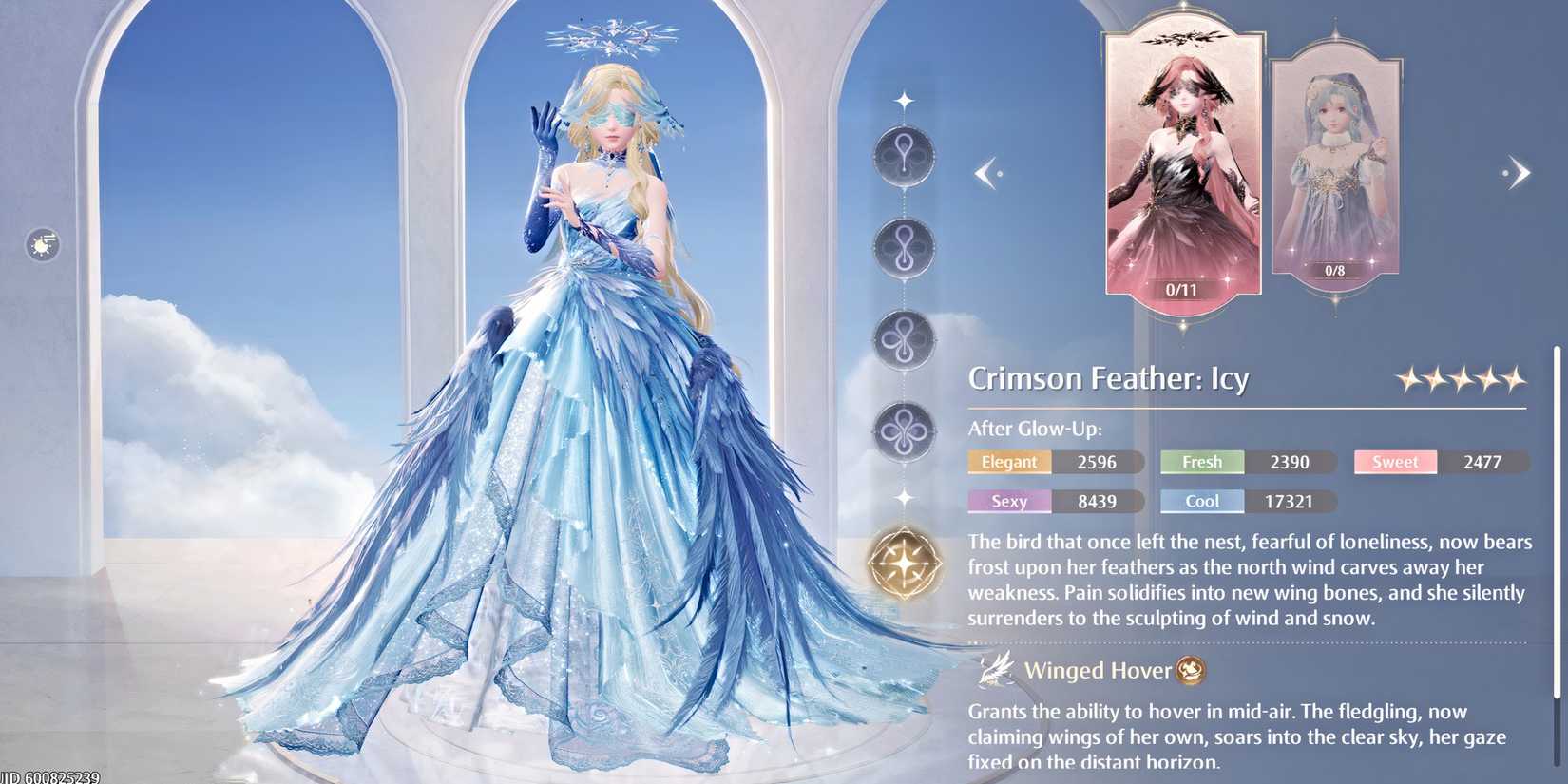Select the Cool attribute tag

click(x=1201, y=501)
